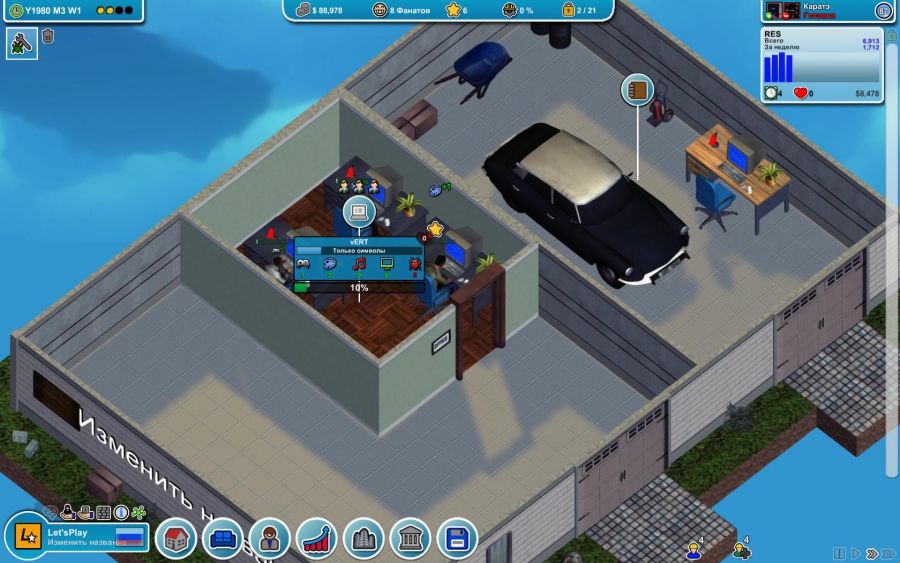This screenshot has height=563, width=900.
Task: Click the floppy disk save button
Action: click(x=457, y=539)
